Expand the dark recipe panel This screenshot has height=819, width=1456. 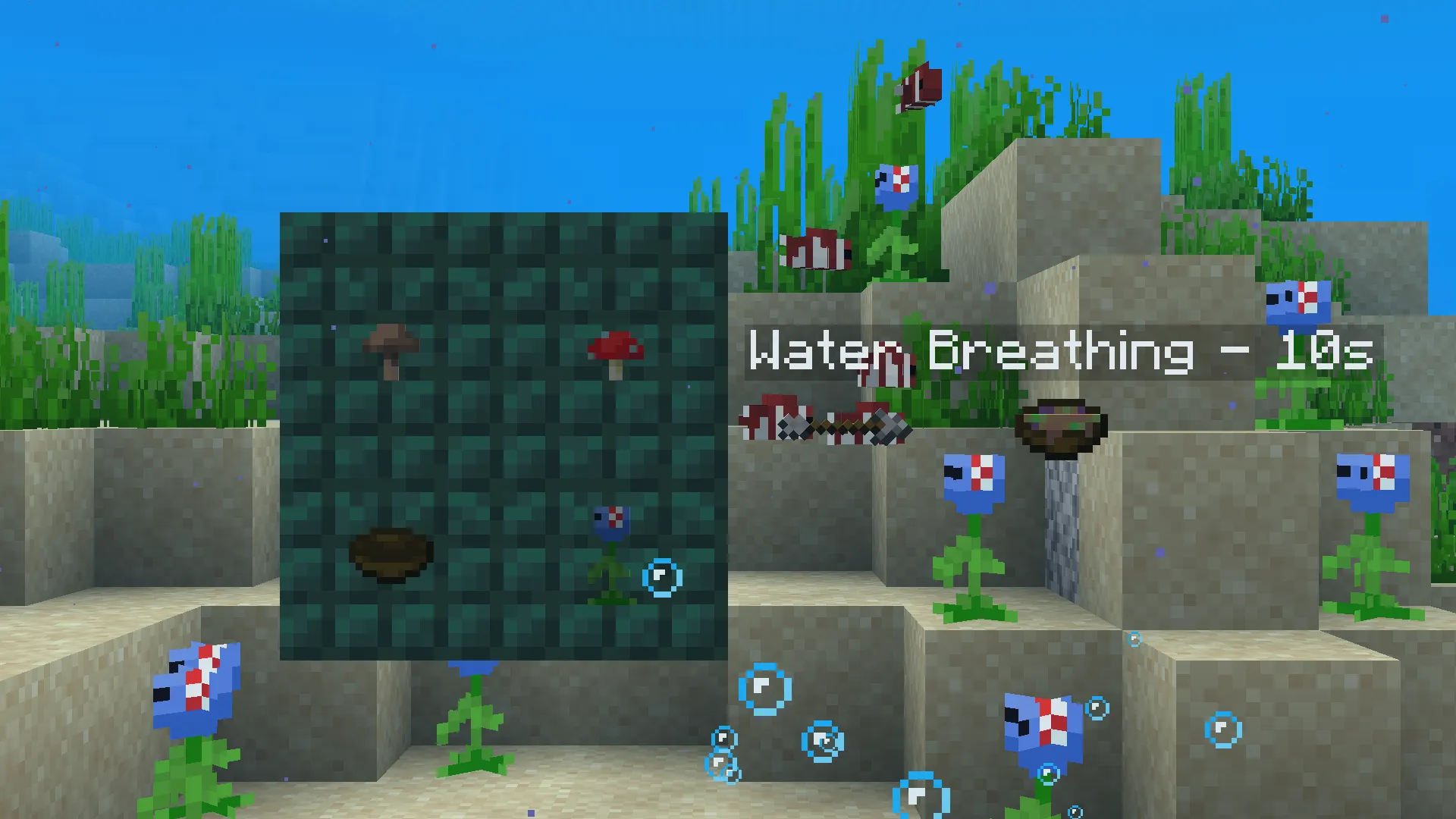pos(504,436)
